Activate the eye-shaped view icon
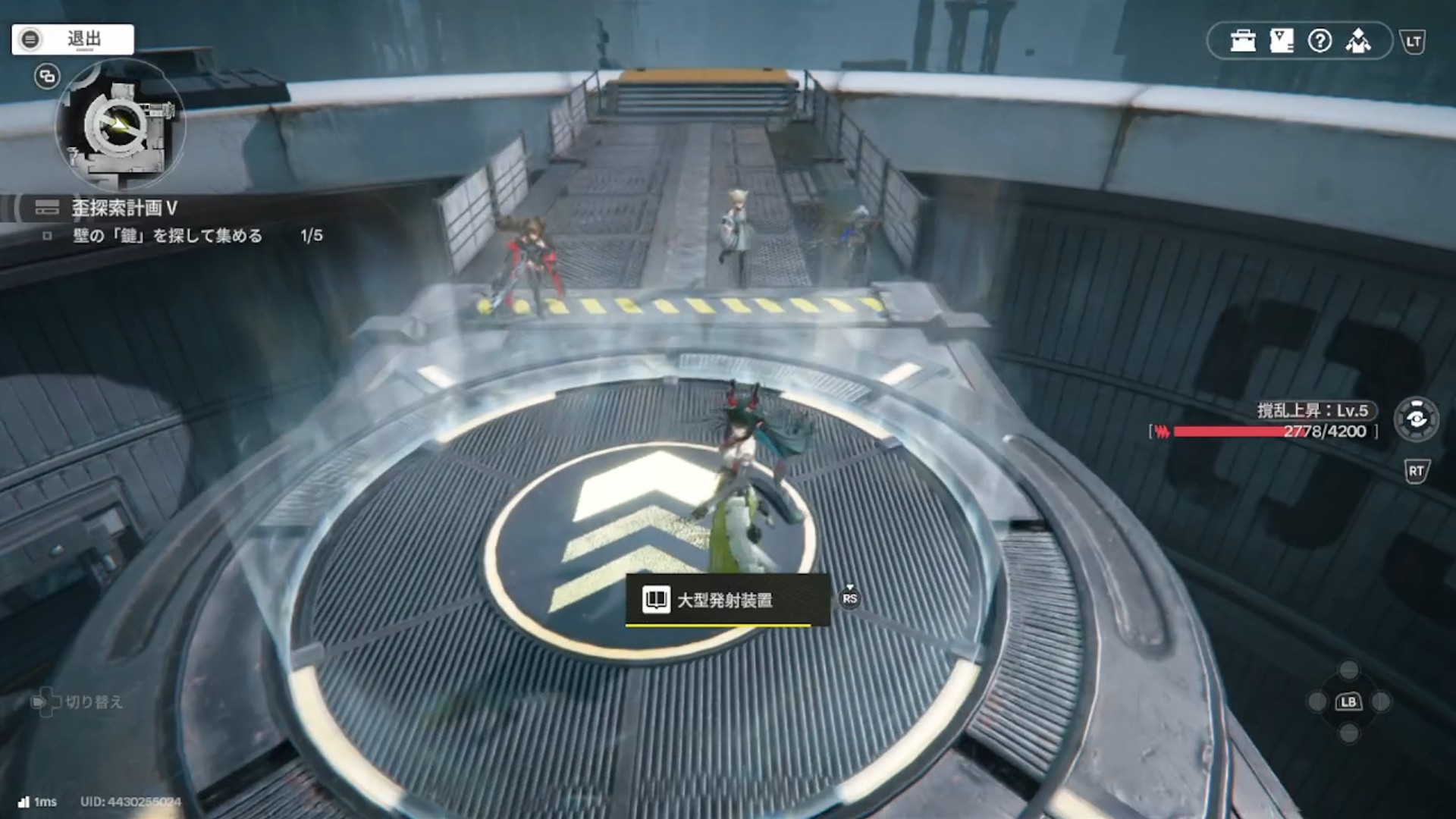Image resolution: width=1456 pixels, height=819 pixels. click(1416, 419)
